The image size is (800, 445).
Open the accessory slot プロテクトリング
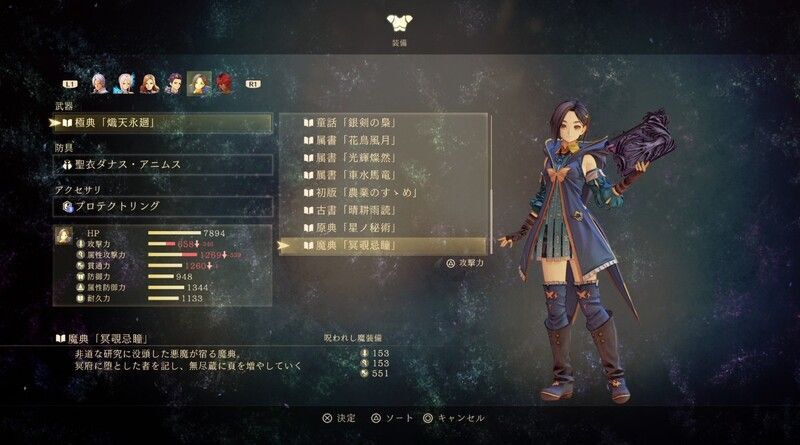(x=160, y=206)
